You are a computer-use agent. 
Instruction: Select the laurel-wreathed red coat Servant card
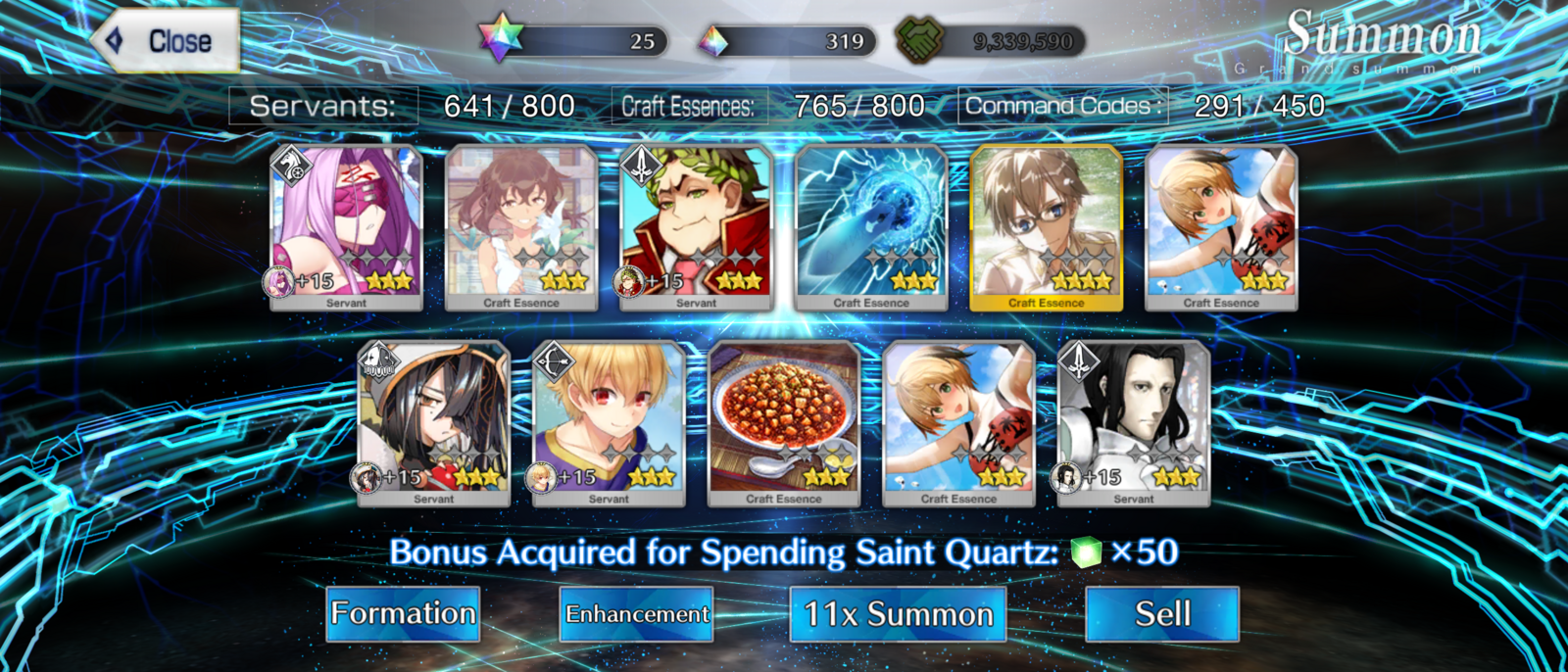696,227
